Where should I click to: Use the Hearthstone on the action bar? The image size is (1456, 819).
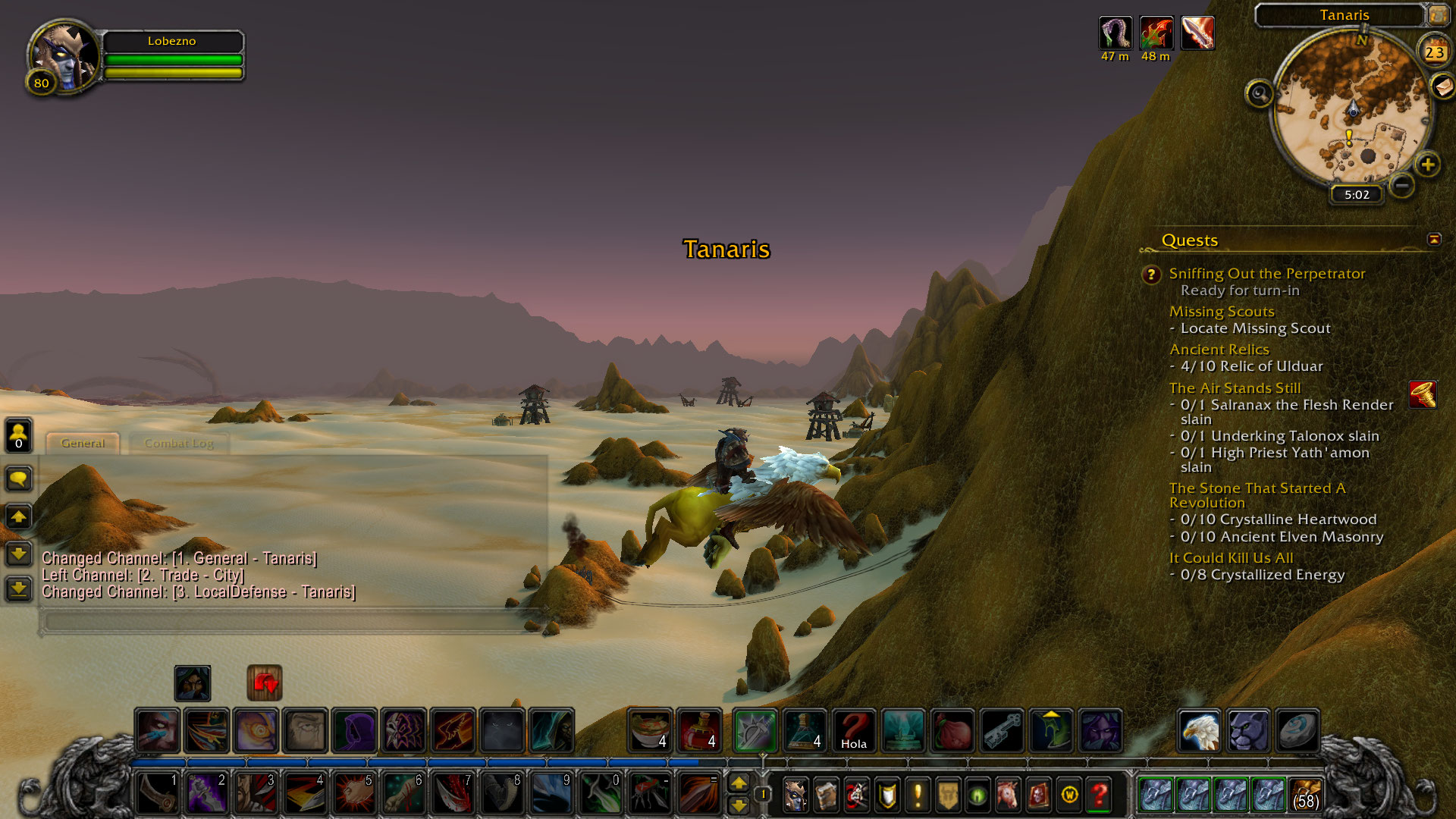1296,731
